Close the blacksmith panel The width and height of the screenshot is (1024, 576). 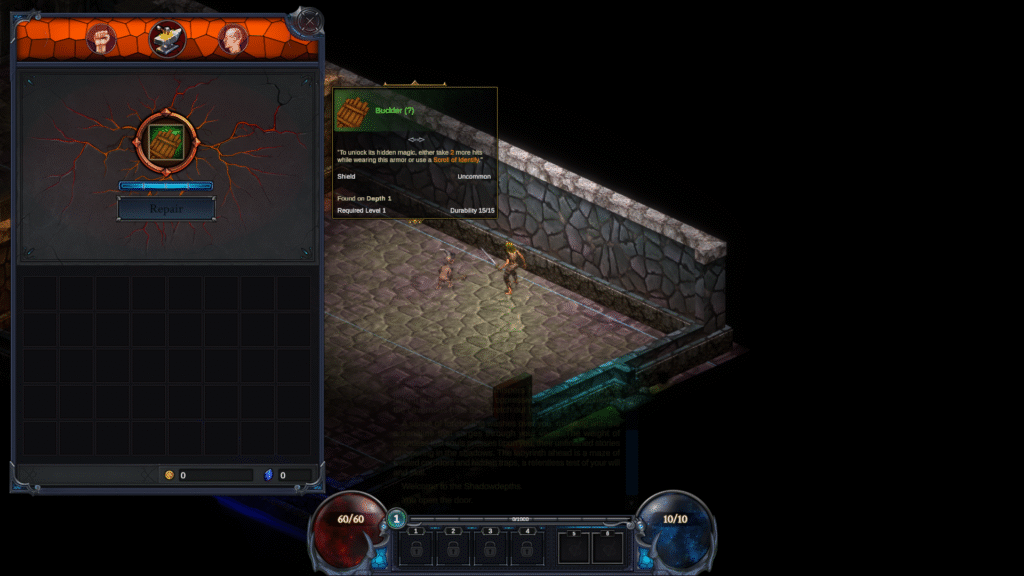pos(309,20)
